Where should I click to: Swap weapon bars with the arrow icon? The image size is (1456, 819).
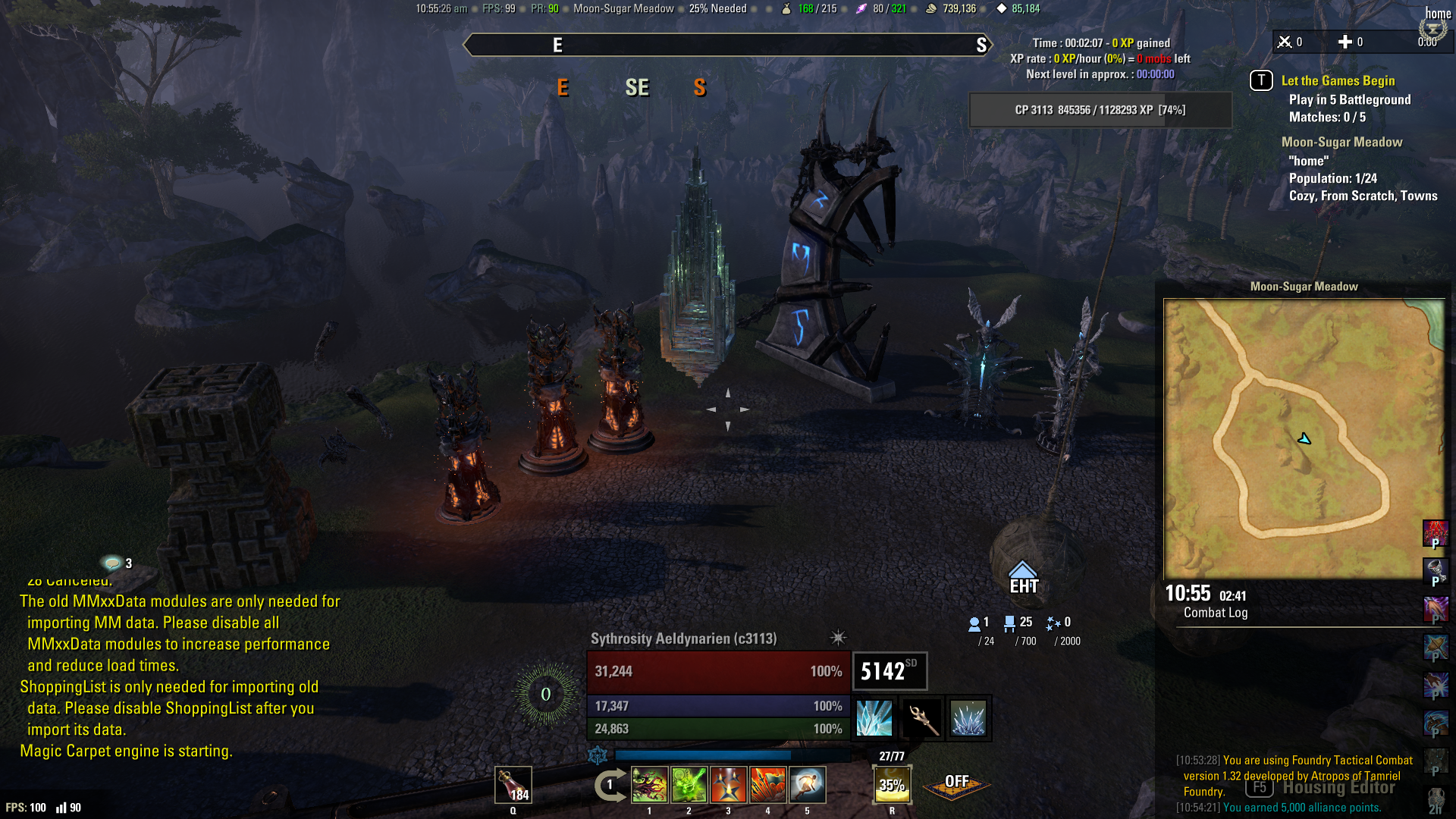coord(610,785)
